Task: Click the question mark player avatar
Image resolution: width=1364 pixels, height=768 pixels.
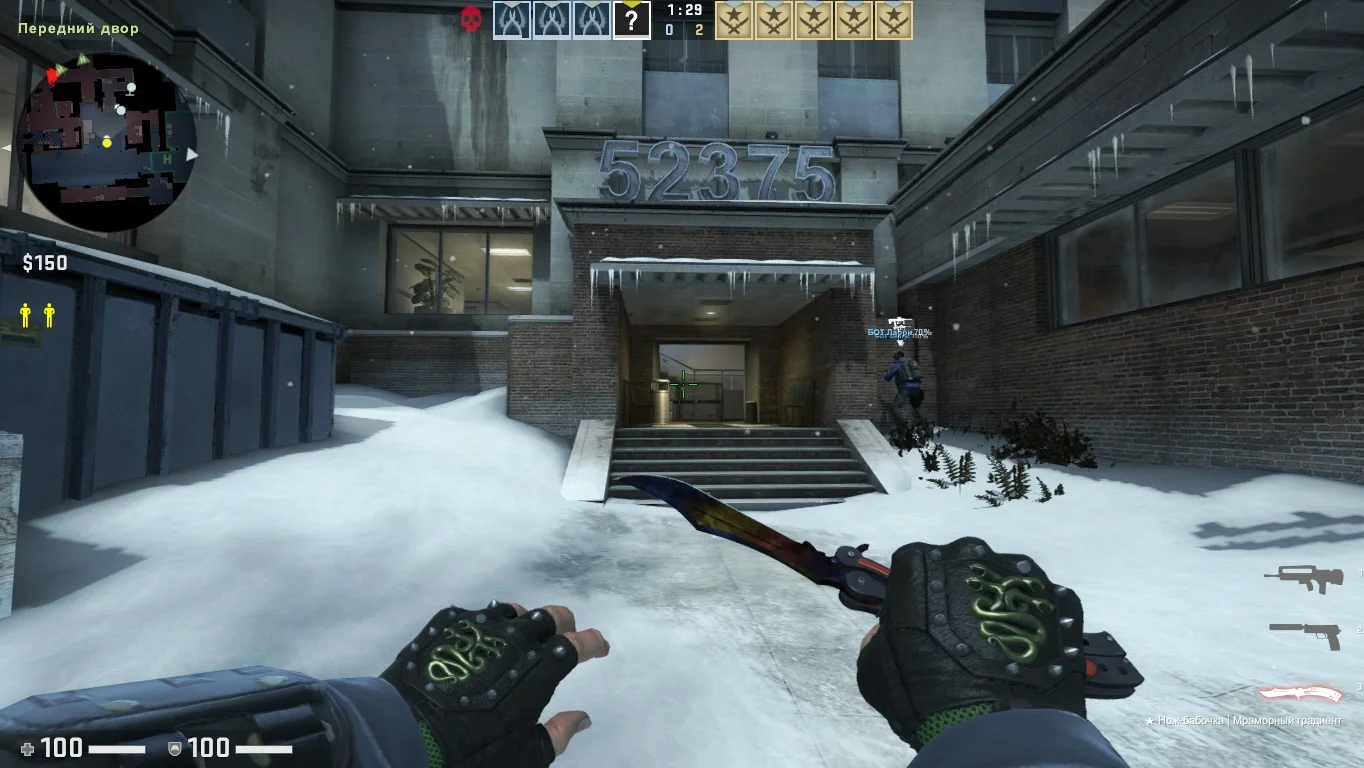Action: coord(631,20)
